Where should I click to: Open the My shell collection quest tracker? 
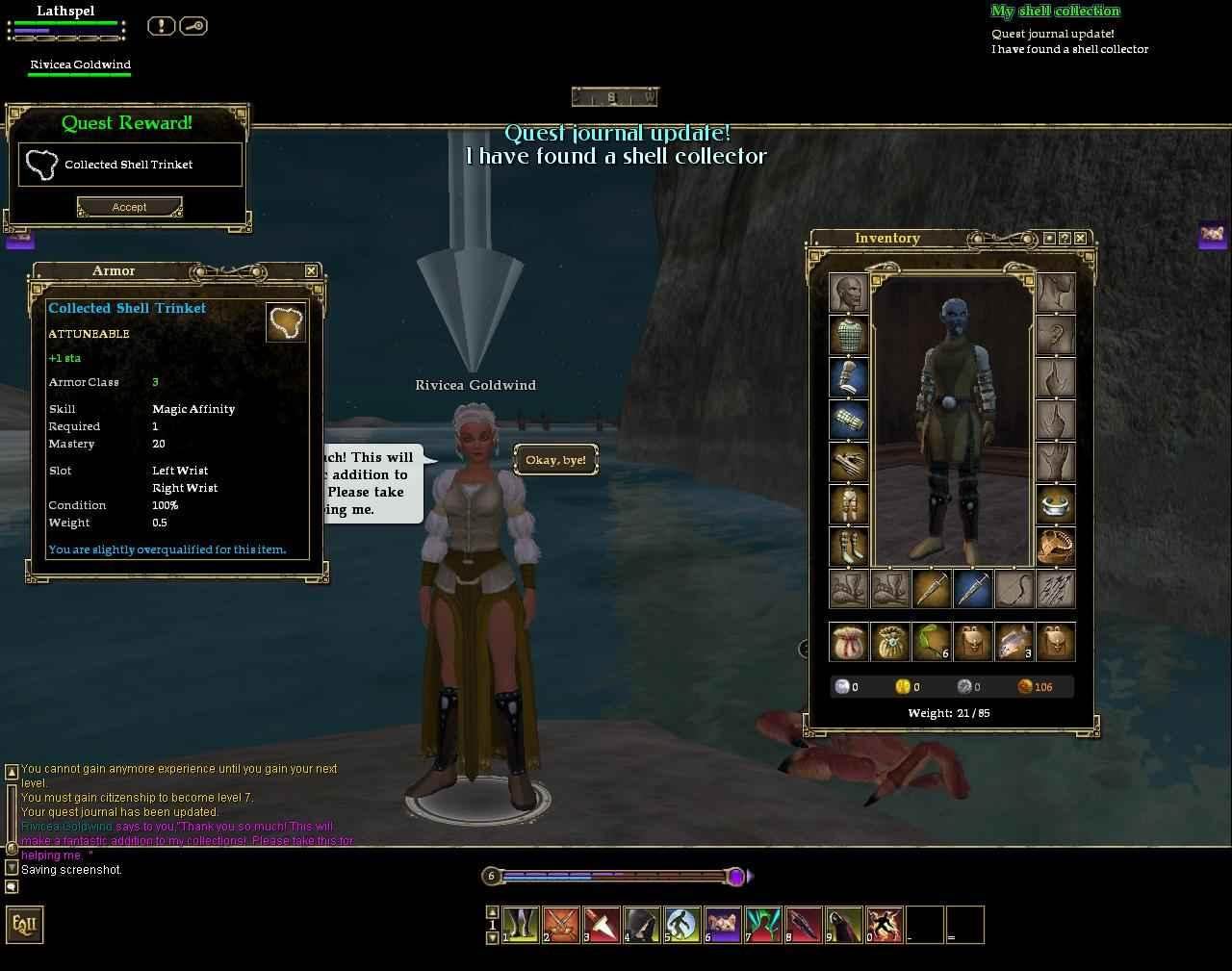click(1055, 12)
